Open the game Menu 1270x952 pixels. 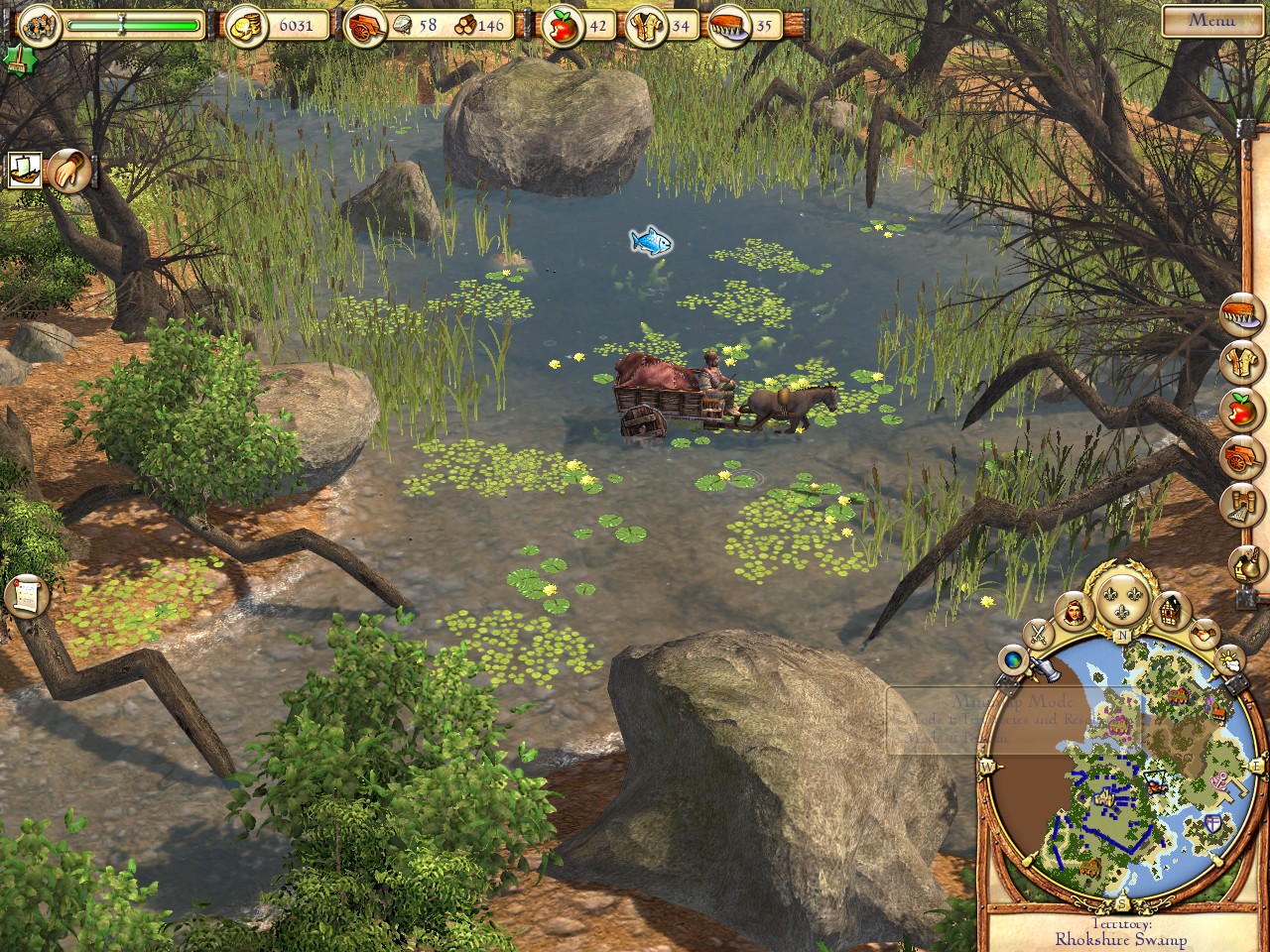pos(1211,19)
